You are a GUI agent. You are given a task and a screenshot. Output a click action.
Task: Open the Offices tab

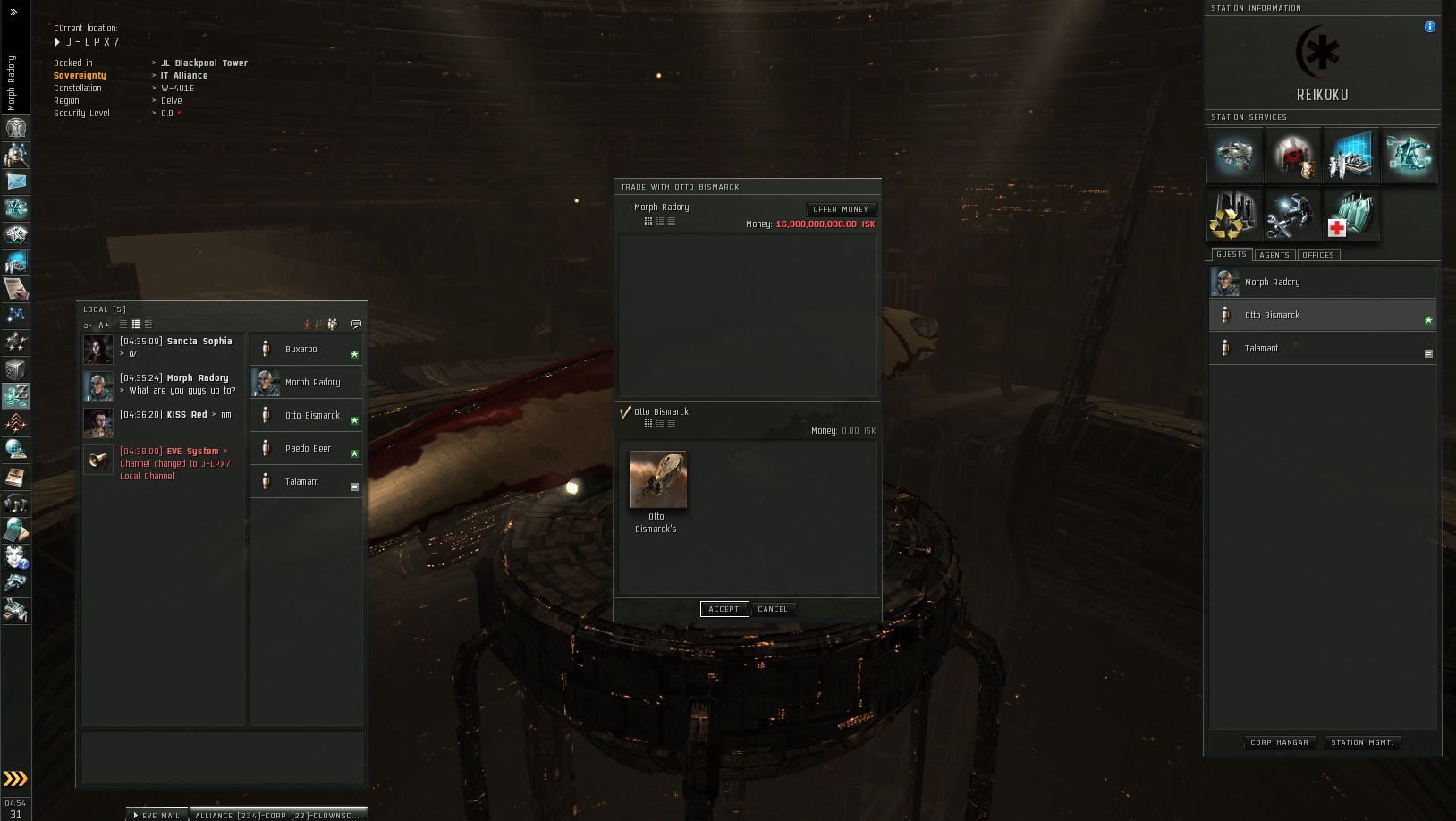pos(1318,255)
